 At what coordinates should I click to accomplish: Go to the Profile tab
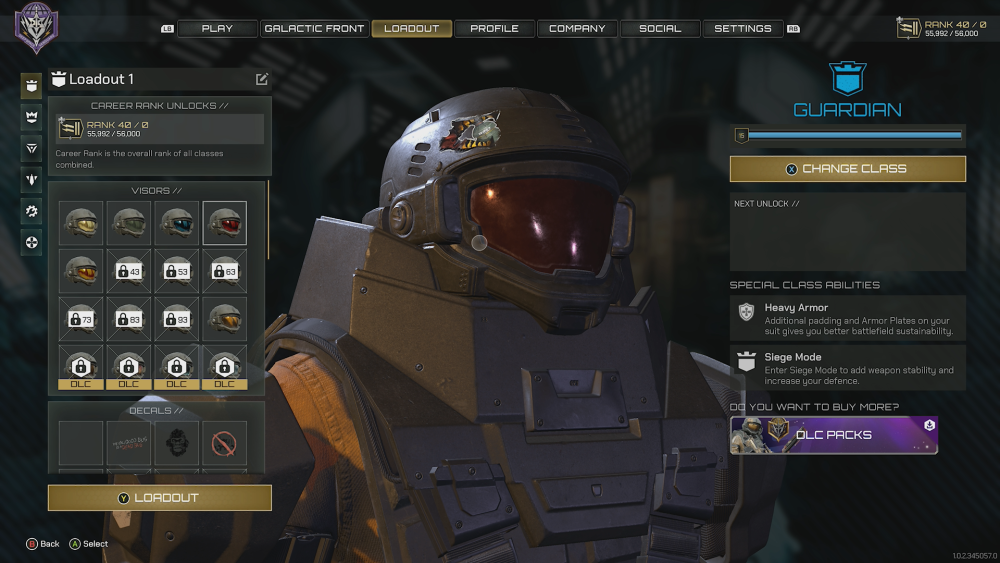(x=494, y=29)
